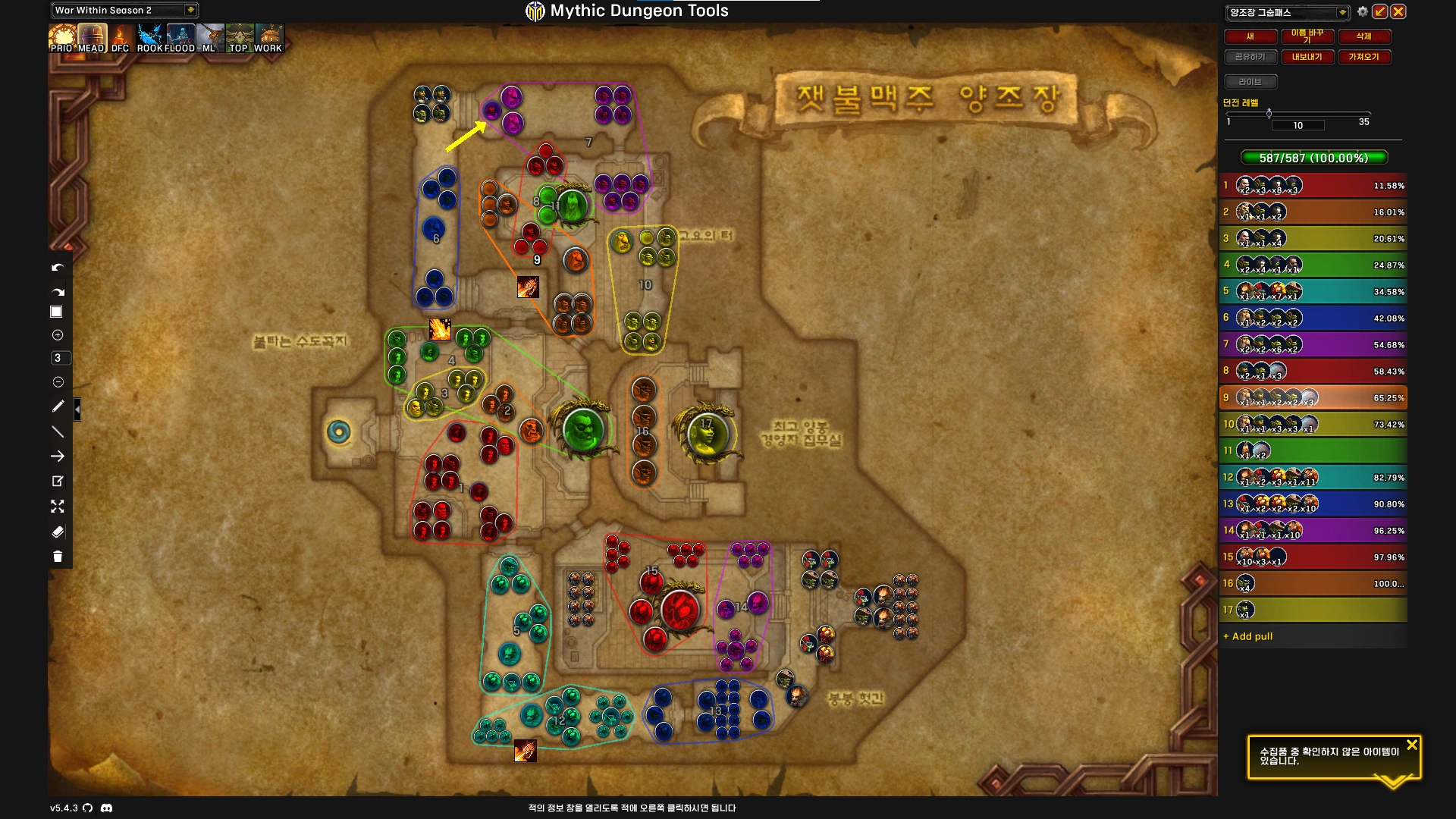Click the 가져오기 import button

pos(1363,57)
